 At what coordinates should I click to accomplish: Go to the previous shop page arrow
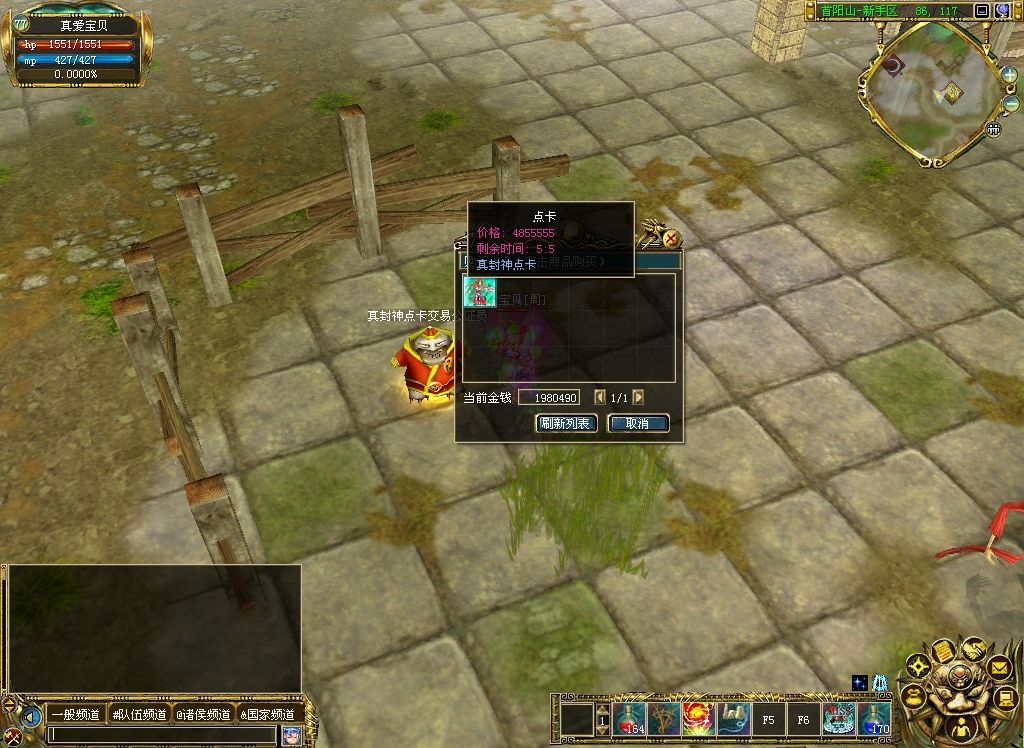click(x=600, y=398)
